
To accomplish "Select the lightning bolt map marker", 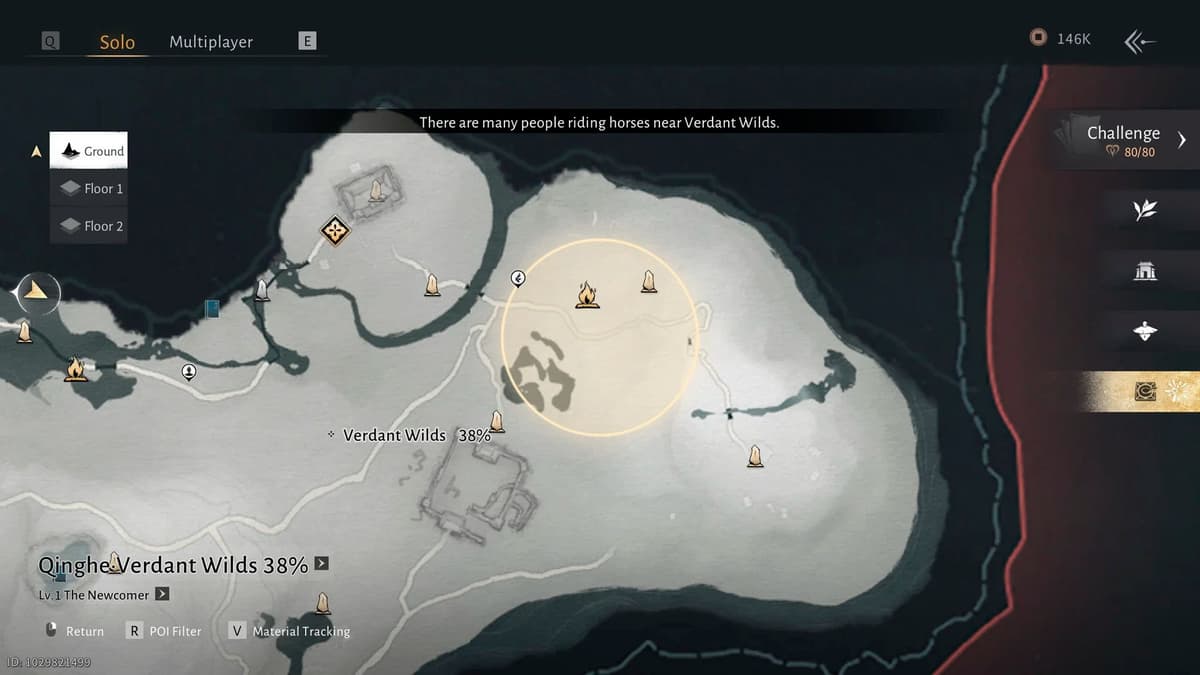I will [518, 278].
